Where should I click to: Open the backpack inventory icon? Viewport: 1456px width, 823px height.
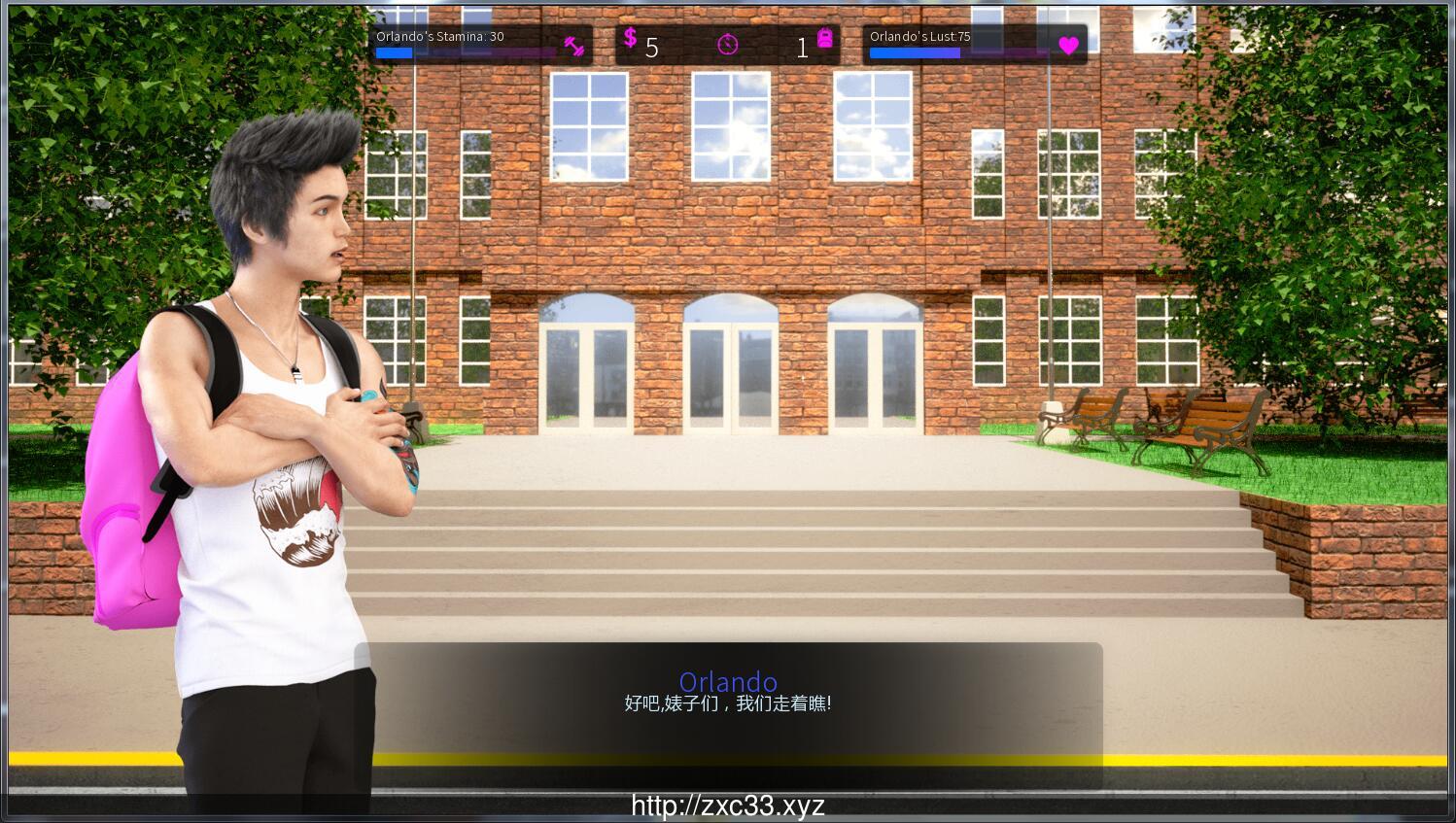click(x=823, y=41)
